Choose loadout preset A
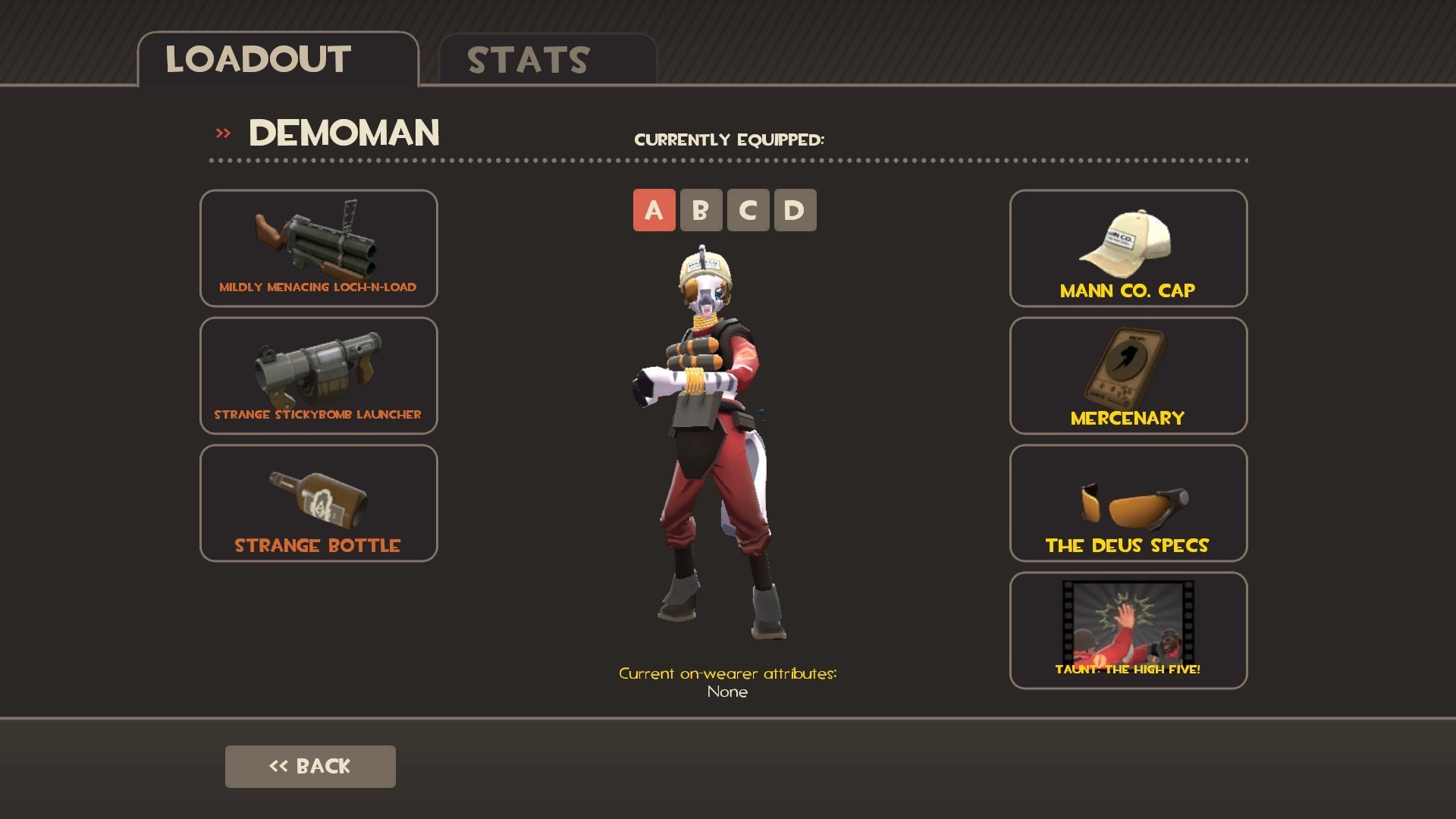The image size is (1456, 819). coord(654,210)
